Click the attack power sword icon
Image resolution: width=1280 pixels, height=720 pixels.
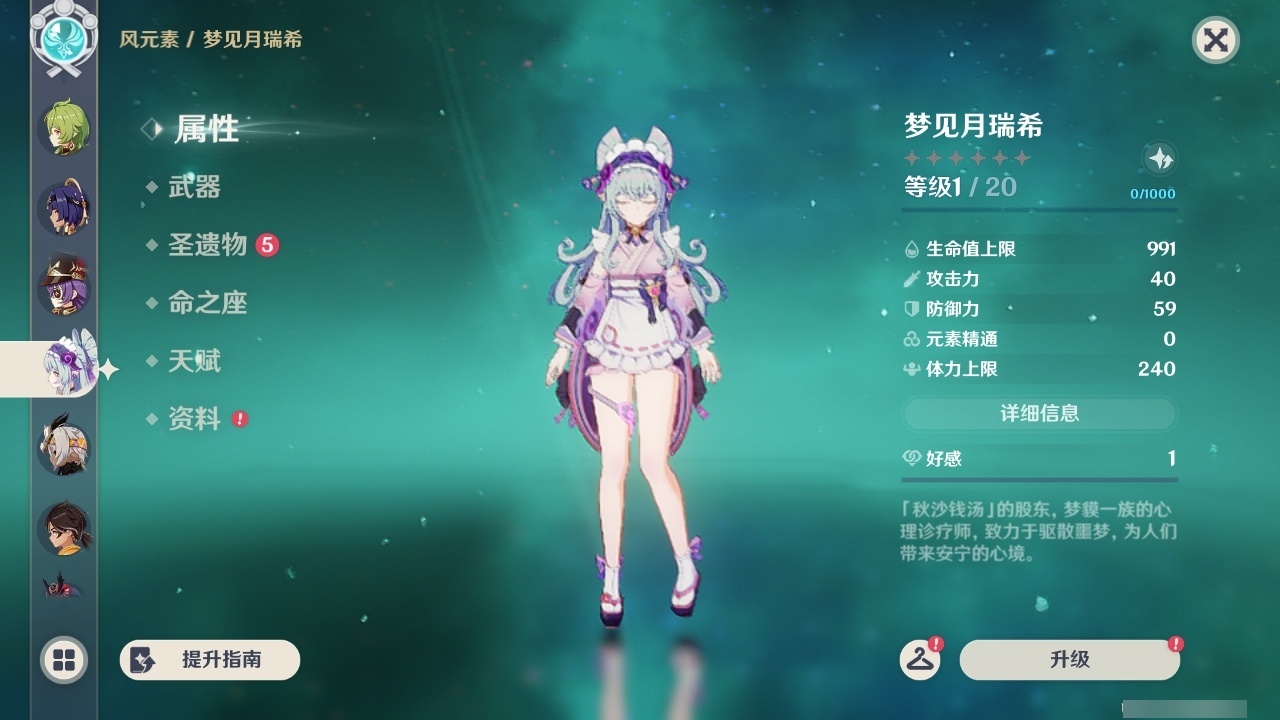(x=911, y=279)
